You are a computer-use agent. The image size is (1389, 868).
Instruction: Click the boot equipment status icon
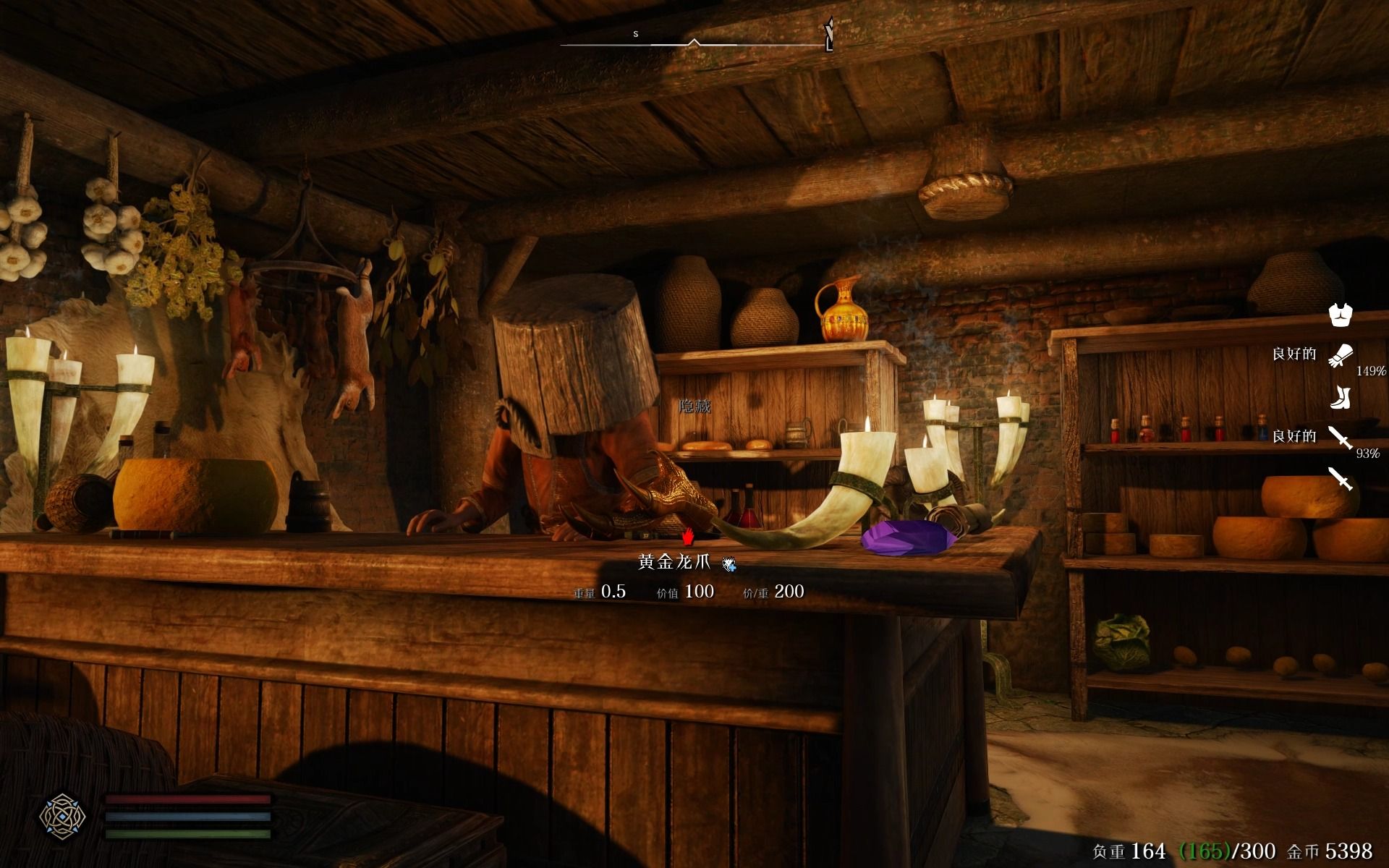pyautogui.click(x=1341, y=397)
